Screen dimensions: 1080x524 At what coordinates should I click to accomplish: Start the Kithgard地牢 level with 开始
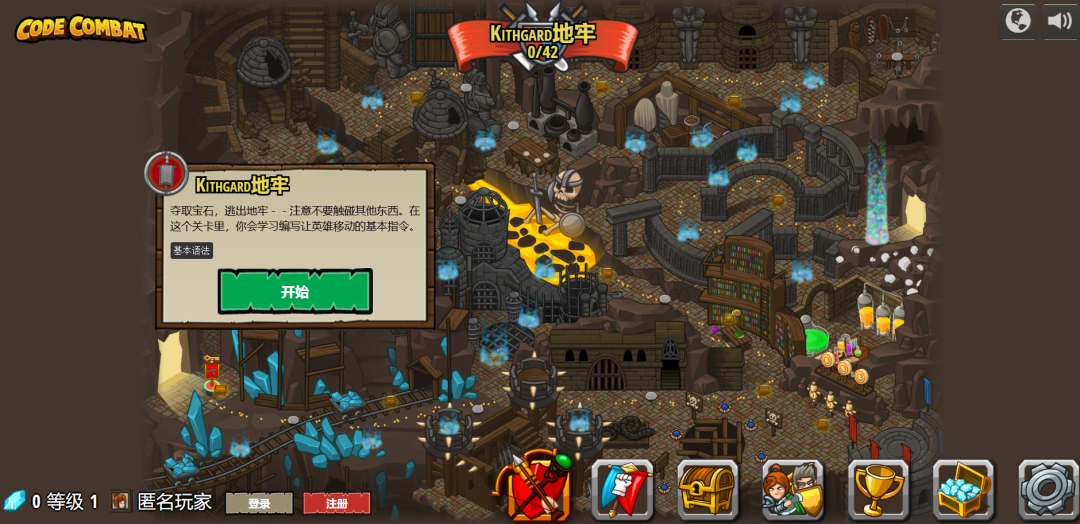tap(295, 291)
